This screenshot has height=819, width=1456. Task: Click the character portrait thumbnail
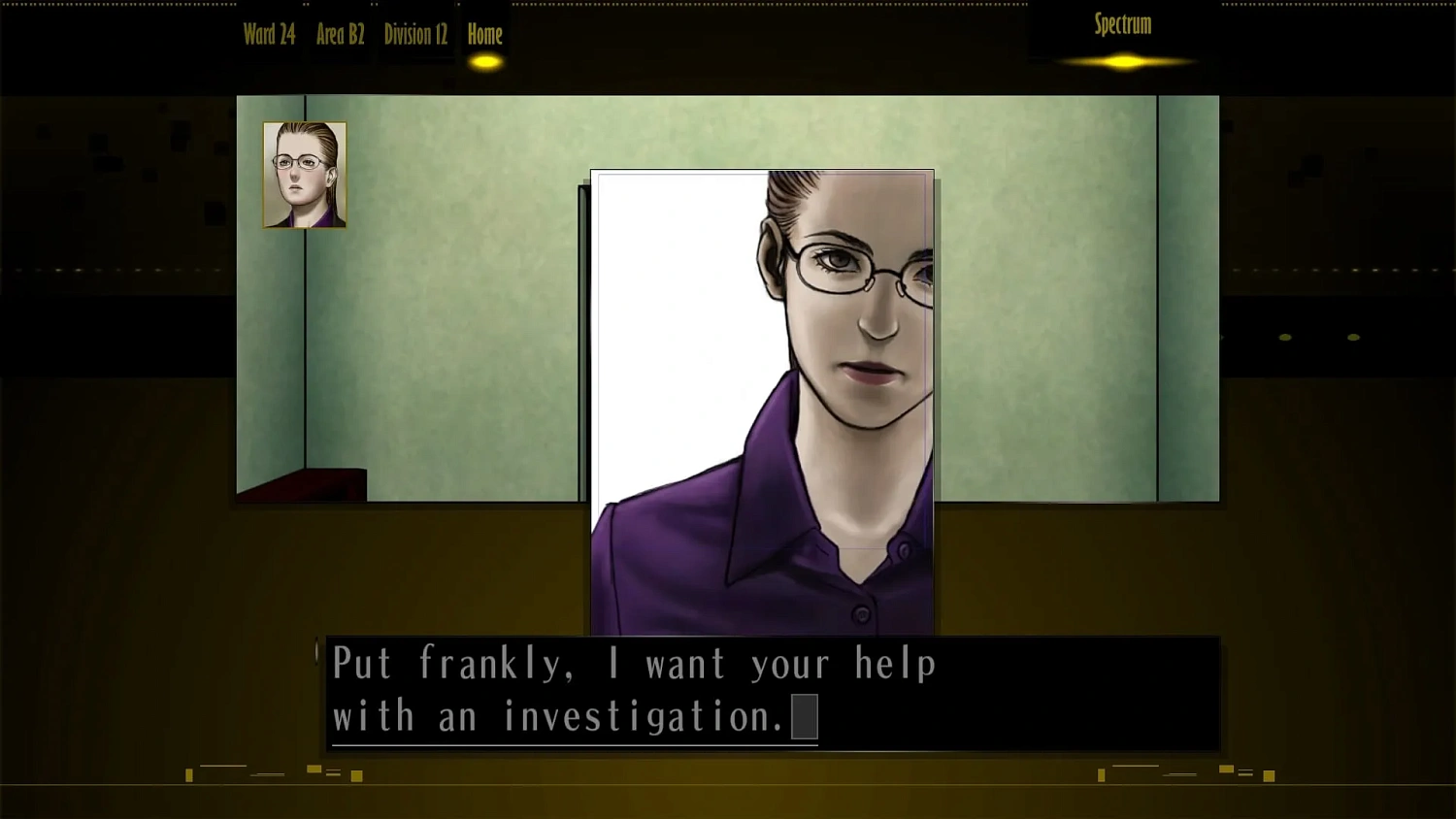[304, 175]
